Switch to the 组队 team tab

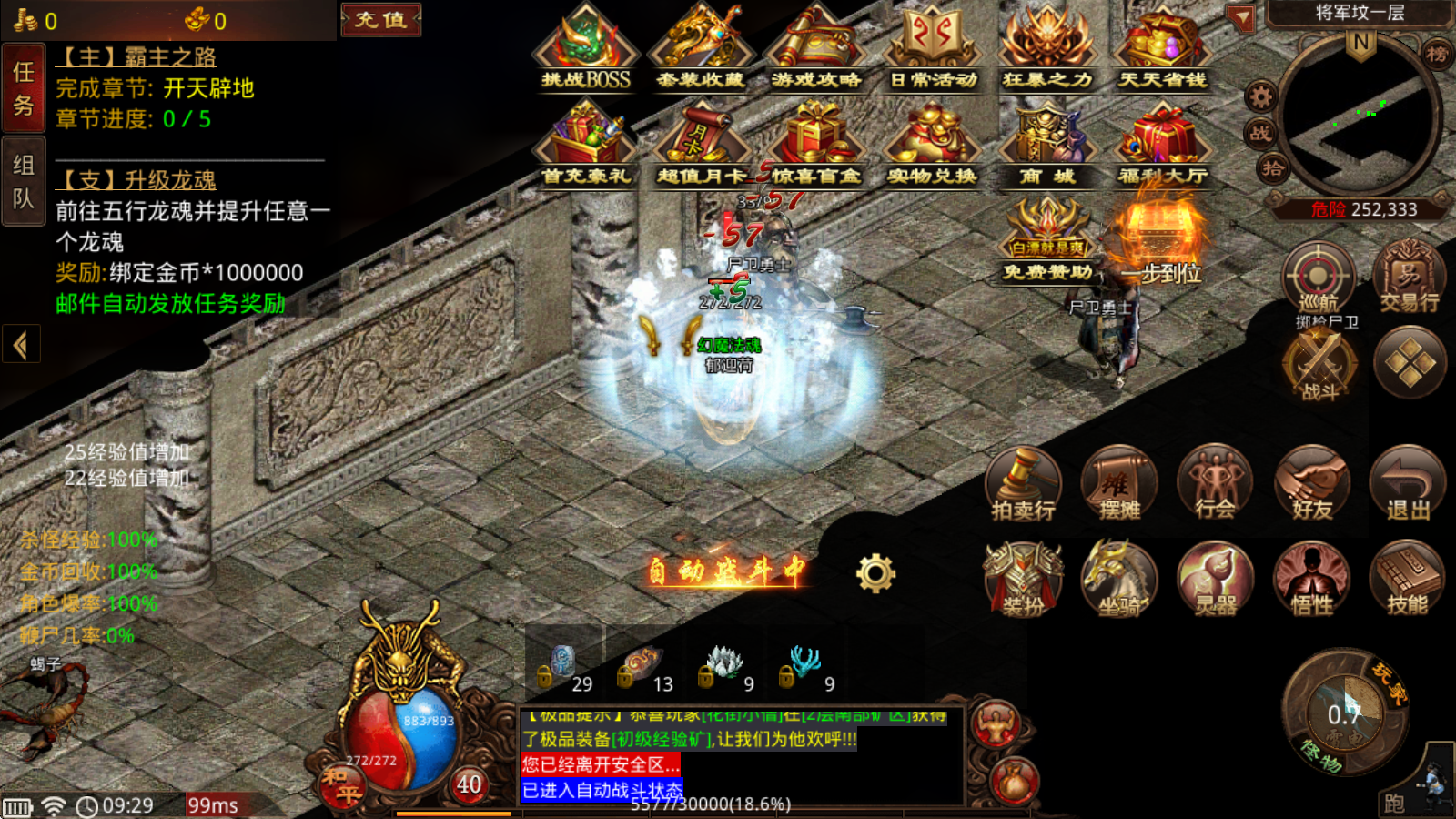tap(23, 182)
